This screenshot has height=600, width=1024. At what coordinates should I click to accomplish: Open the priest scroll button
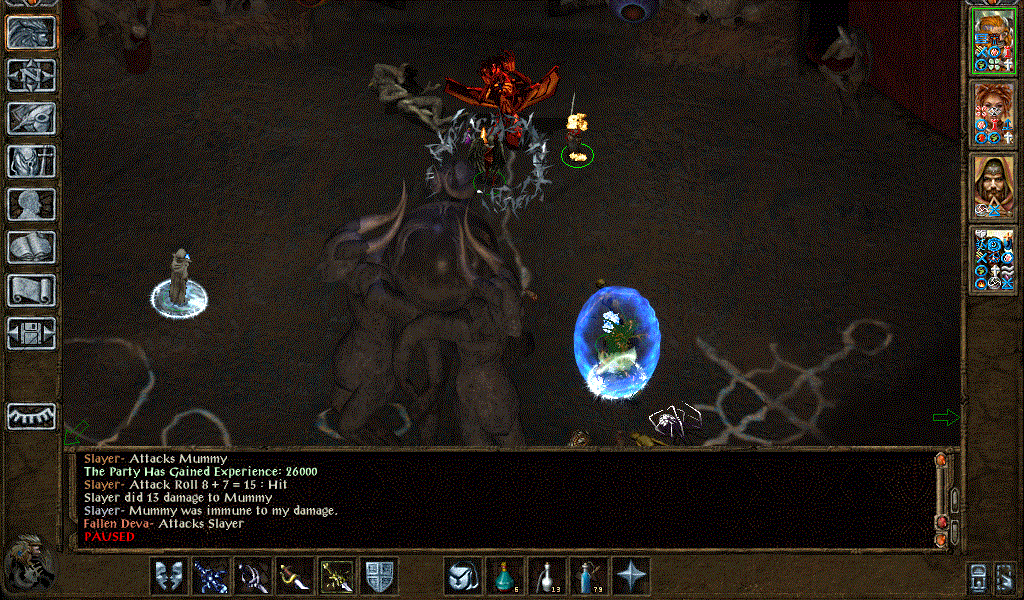pyautogui.click(x=32, y=290)
